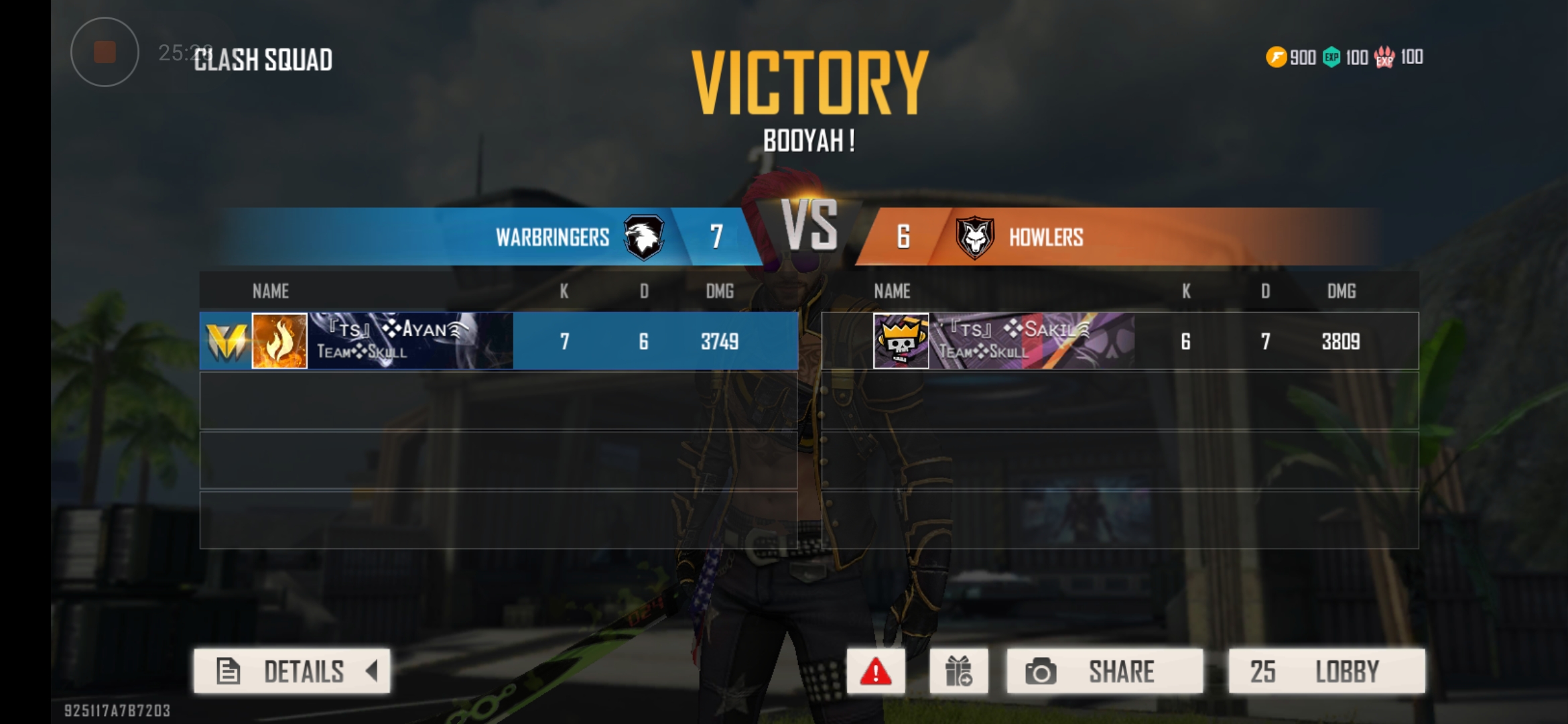View Ayan's flame avatar

(279, 341)
